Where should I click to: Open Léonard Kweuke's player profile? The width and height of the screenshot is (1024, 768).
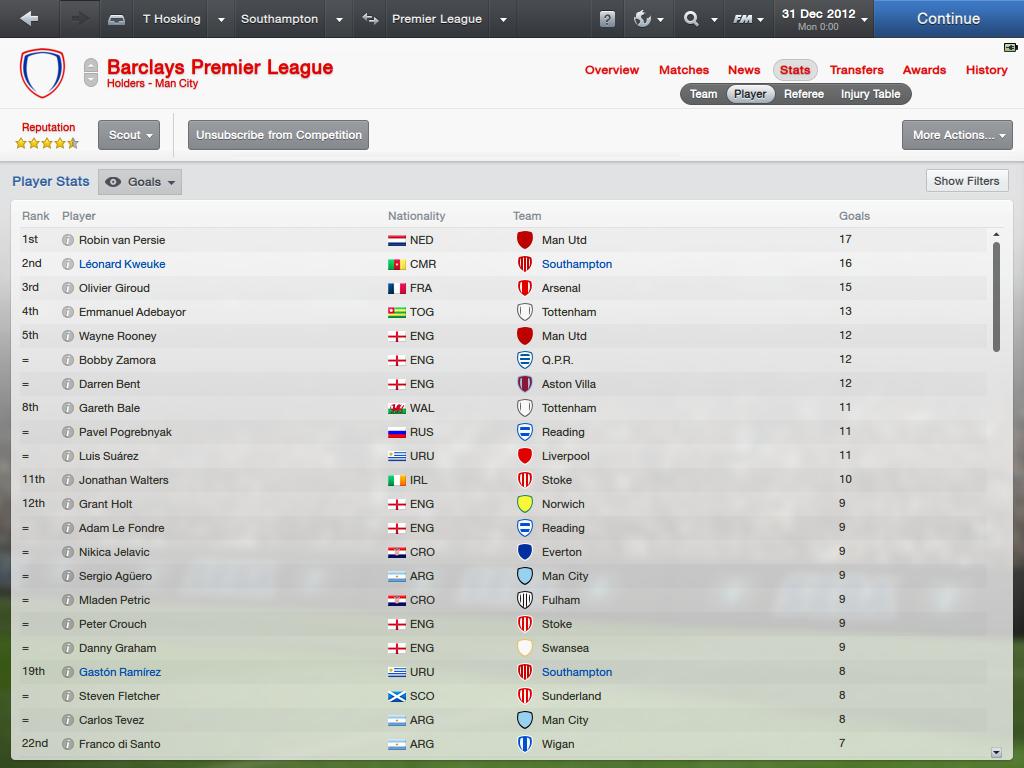point(122,264)
